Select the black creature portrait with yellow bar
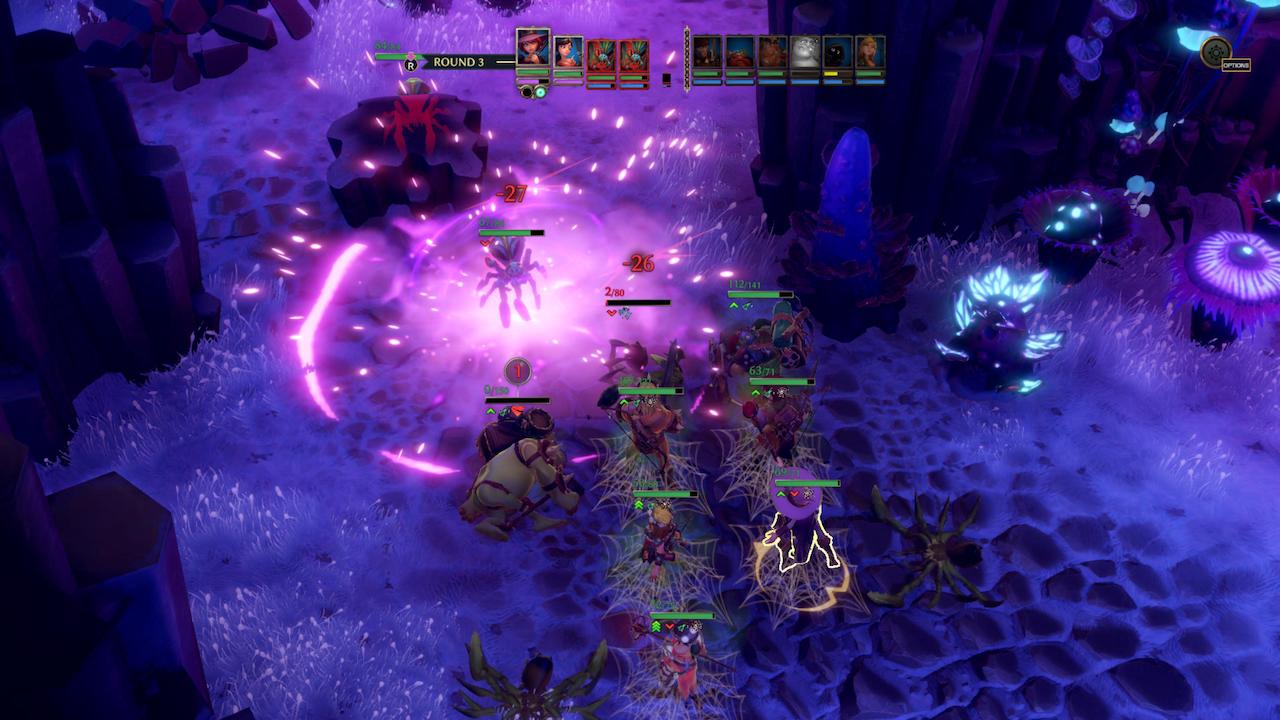The width and height of the screenshot is (1280, 720). pos(838,53)
